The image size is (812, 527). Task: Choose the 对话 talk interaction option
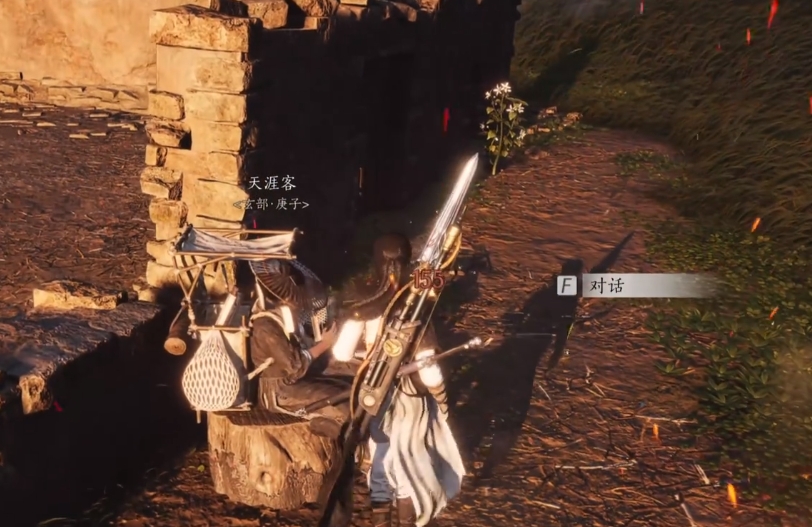(x=606, y=286)
